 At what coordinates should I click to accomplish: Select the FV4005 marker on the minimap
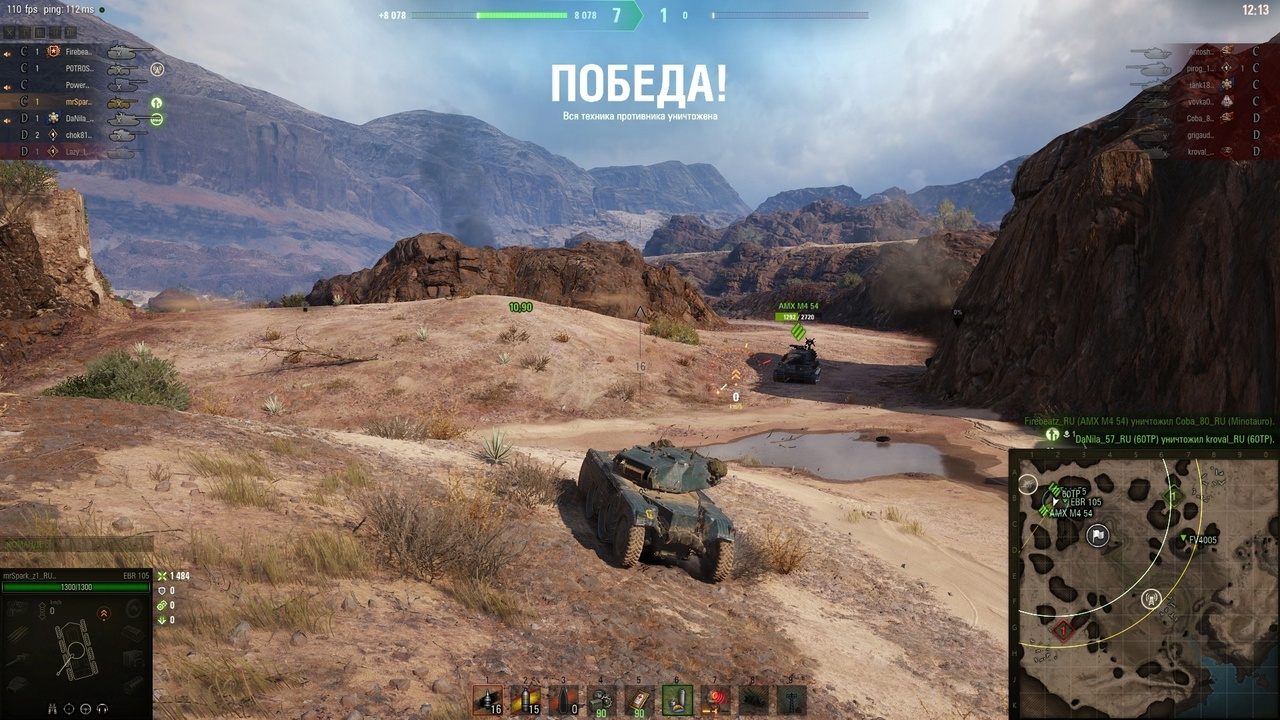click(1182, 540)
